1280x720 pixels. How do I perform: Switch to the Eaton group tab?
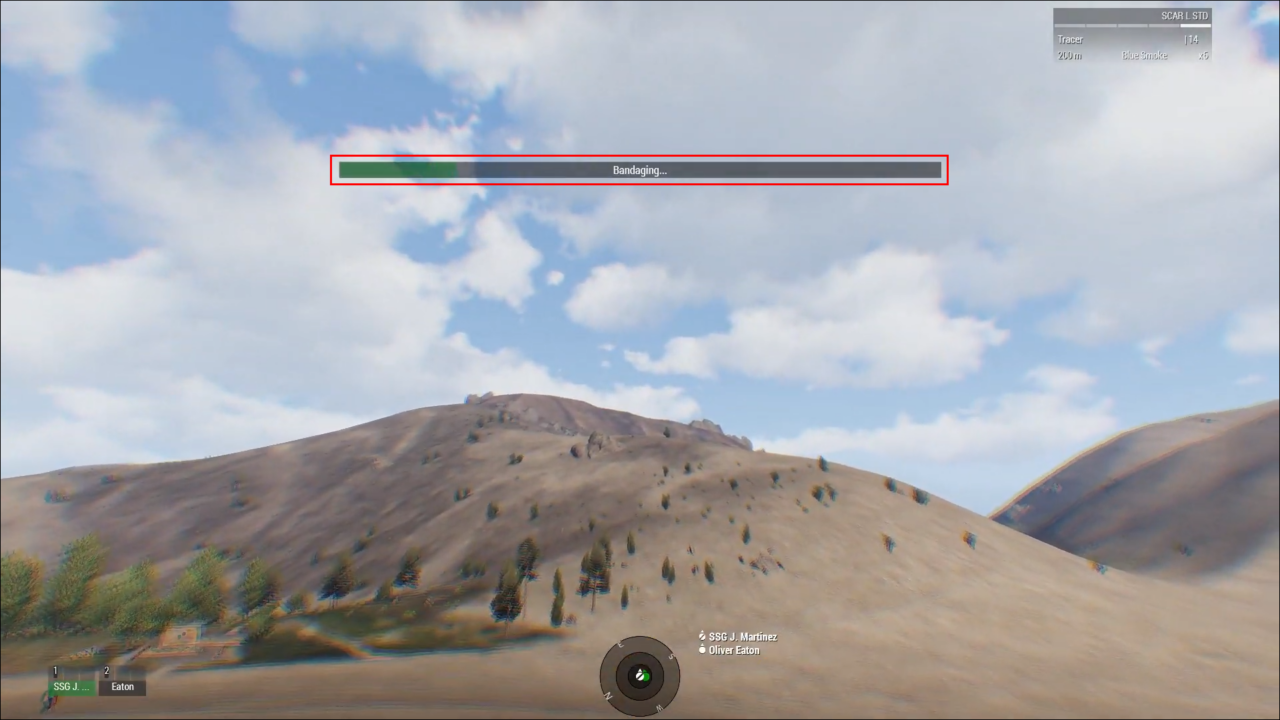coord(121,687)
